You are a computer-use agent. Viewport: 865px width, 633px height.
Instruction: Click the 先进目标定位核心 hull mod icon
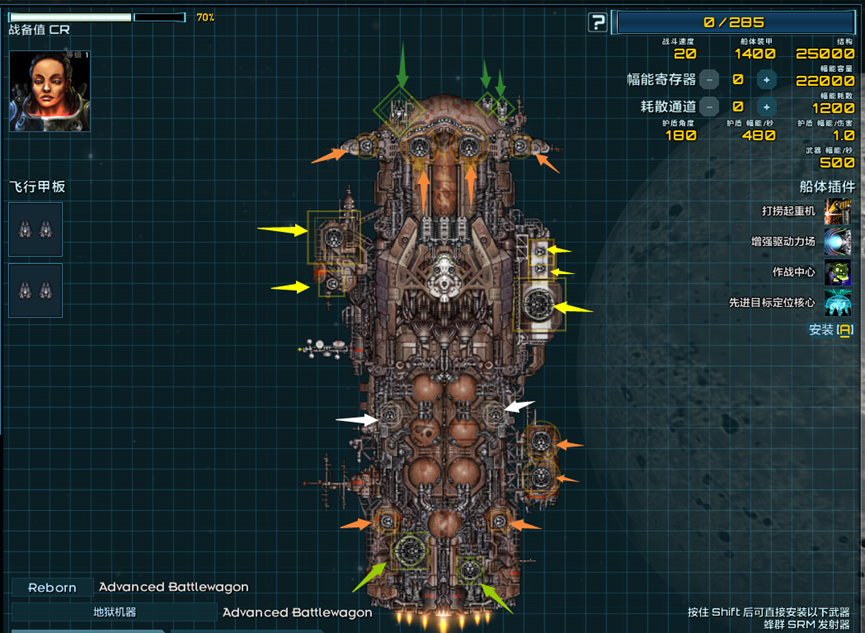click(837, 302)
